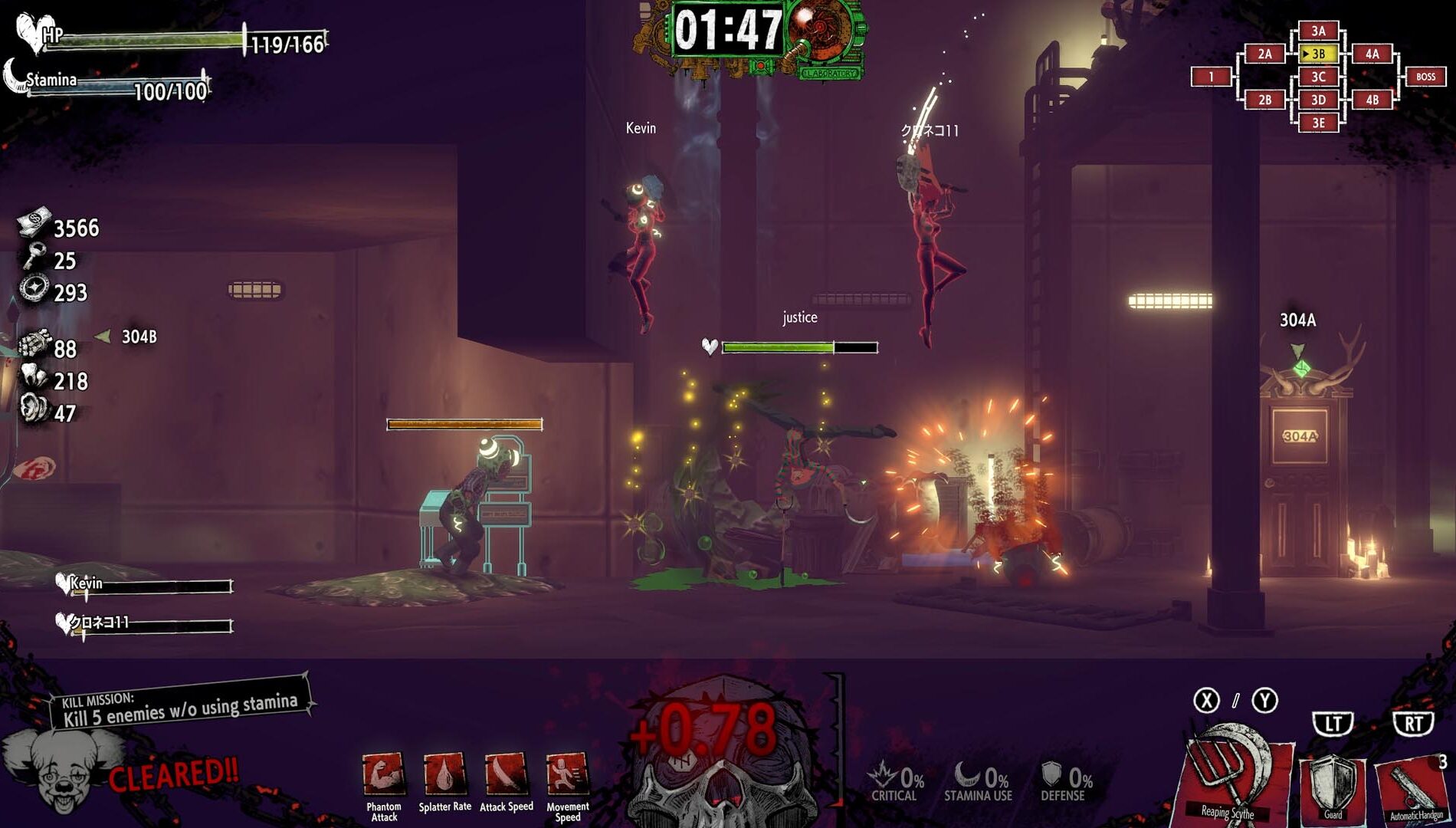Click room 1 on the stage map
The height and width of the screenshot is (828, 1456).
point(1211,77)
